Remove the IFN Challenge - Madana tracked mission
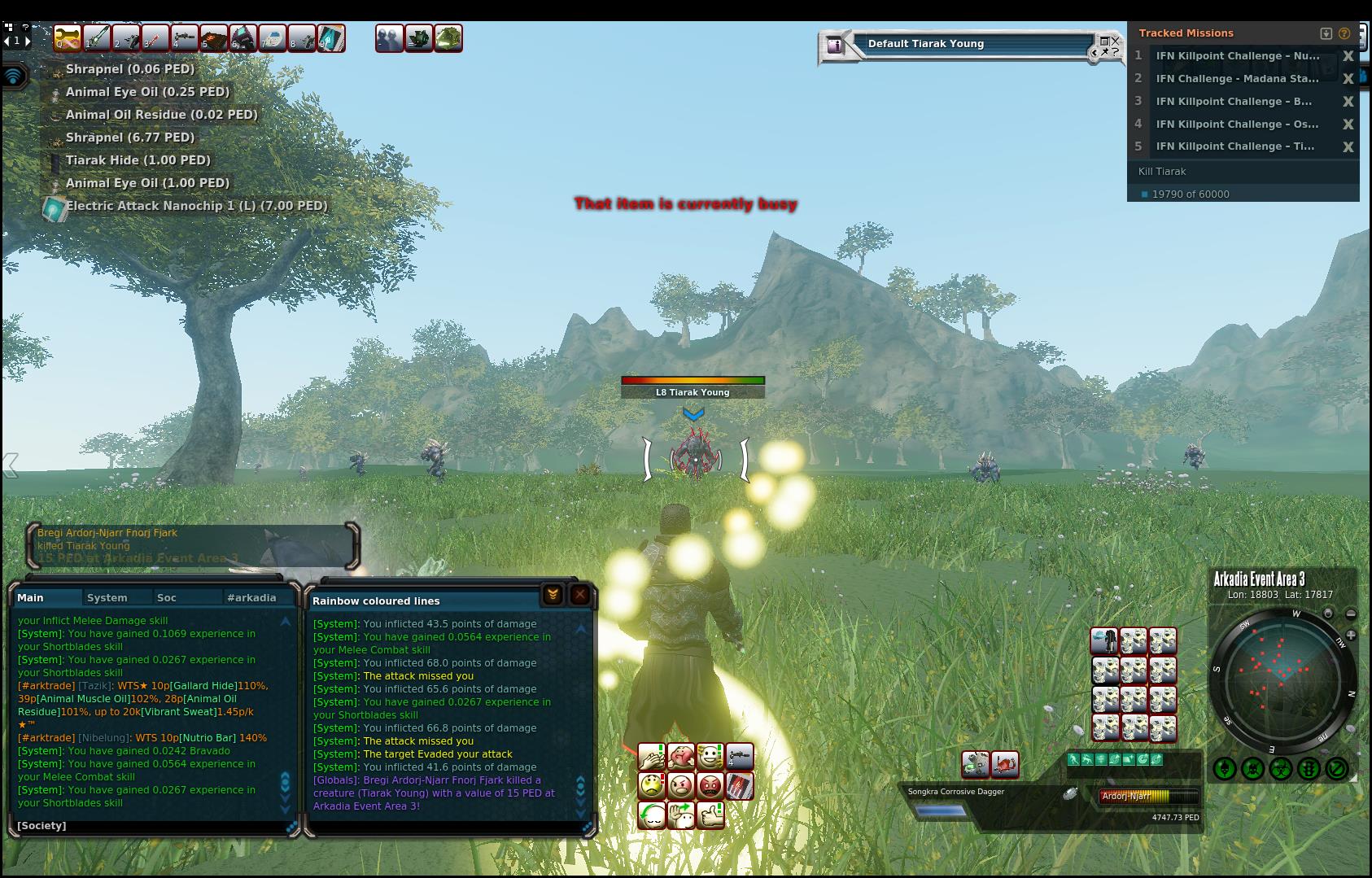 point(1348,79)
